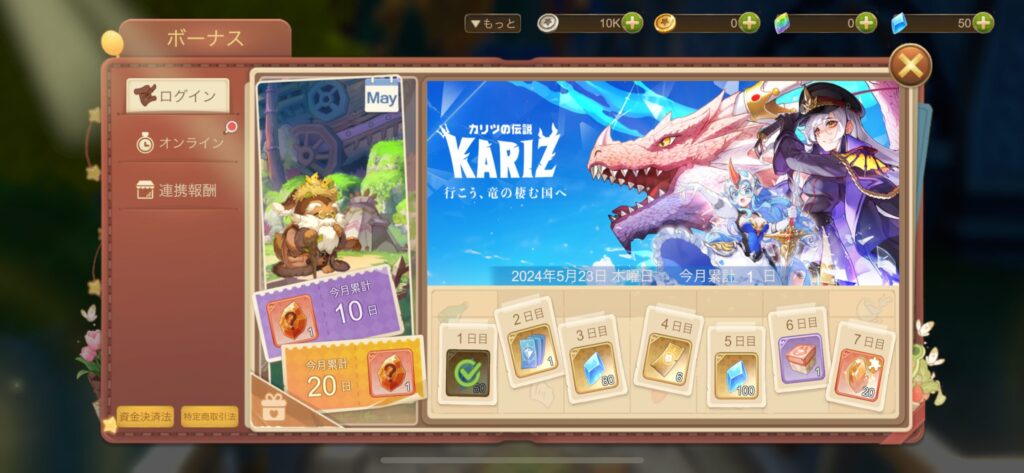Tap the plus next to rainbow crystal

point(866,23)
